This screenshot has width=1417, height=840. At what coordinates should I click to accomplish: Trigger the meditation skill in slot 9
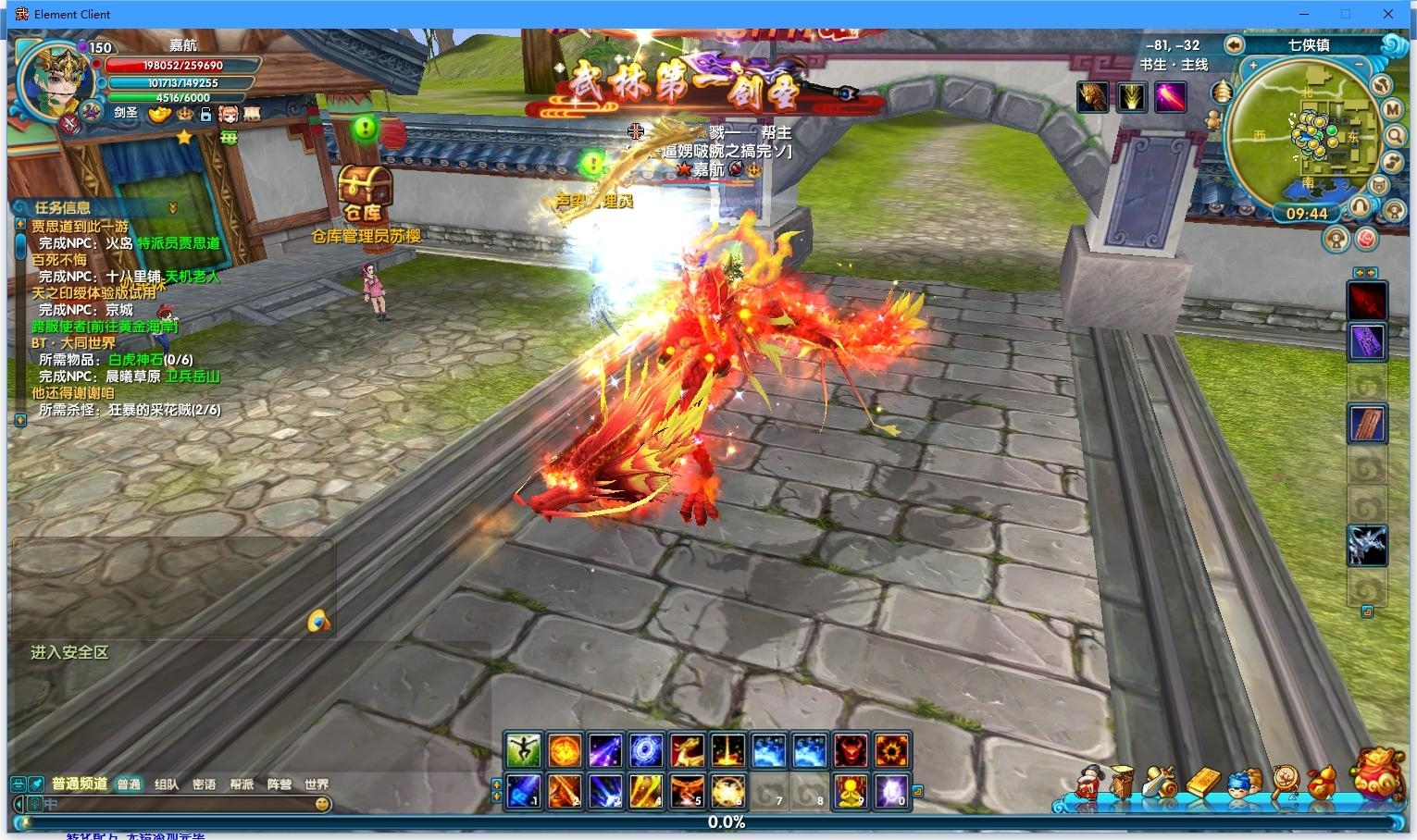click(850, 792)
